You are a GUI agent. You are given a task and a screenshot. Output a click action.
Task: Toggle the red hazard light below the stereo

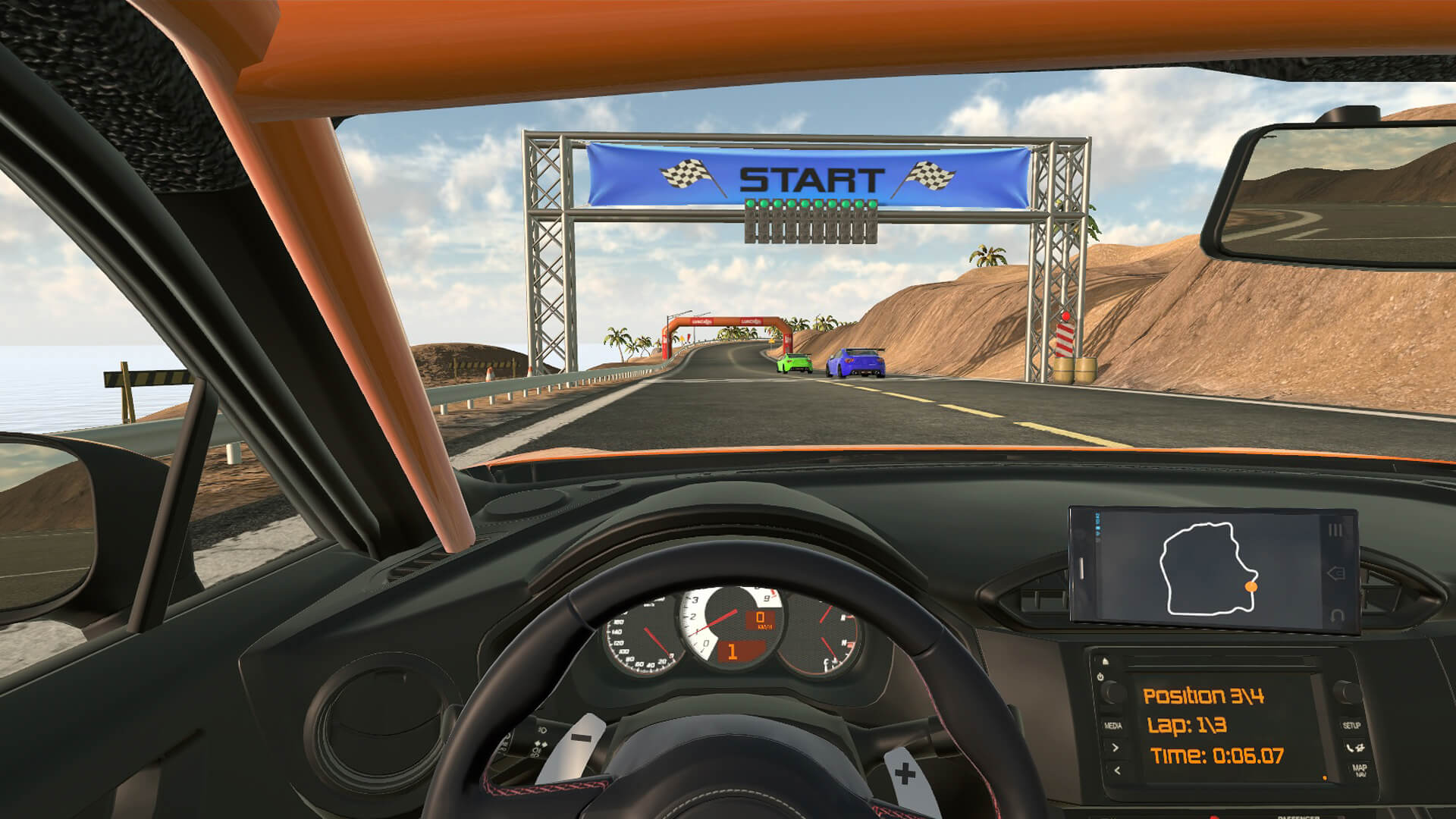(x=1213, y=817)
